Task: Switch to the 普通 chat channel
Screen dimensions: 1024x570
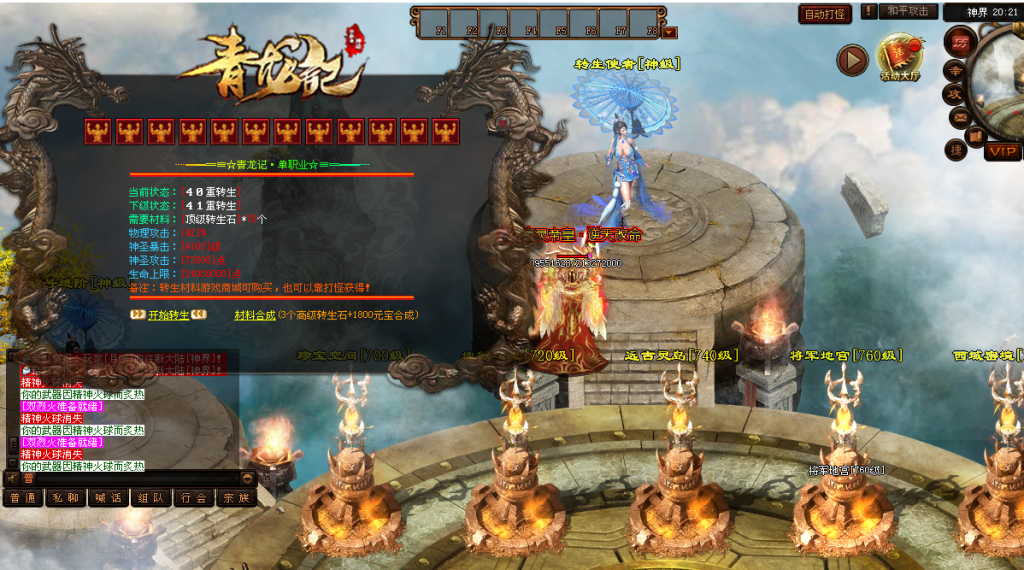Action: pyautogui.click(x=23, y=498)
